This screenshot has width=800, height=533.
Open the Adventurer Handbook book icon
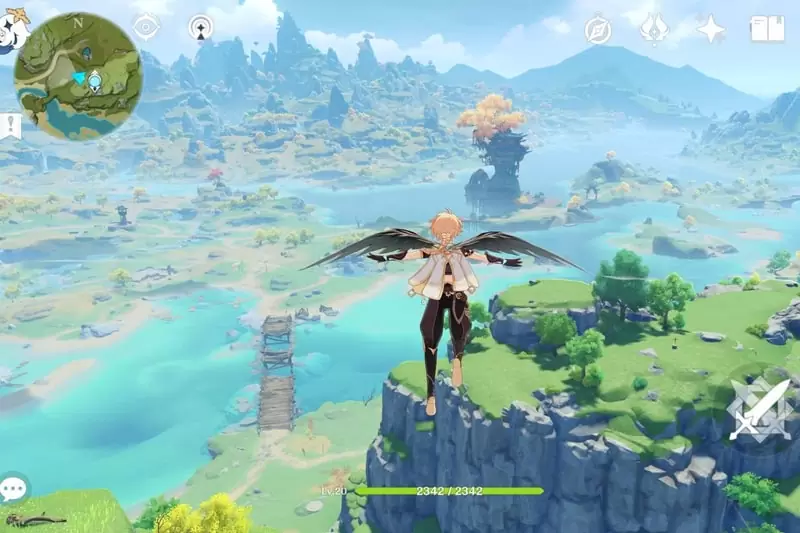click(x=767, y=29)
